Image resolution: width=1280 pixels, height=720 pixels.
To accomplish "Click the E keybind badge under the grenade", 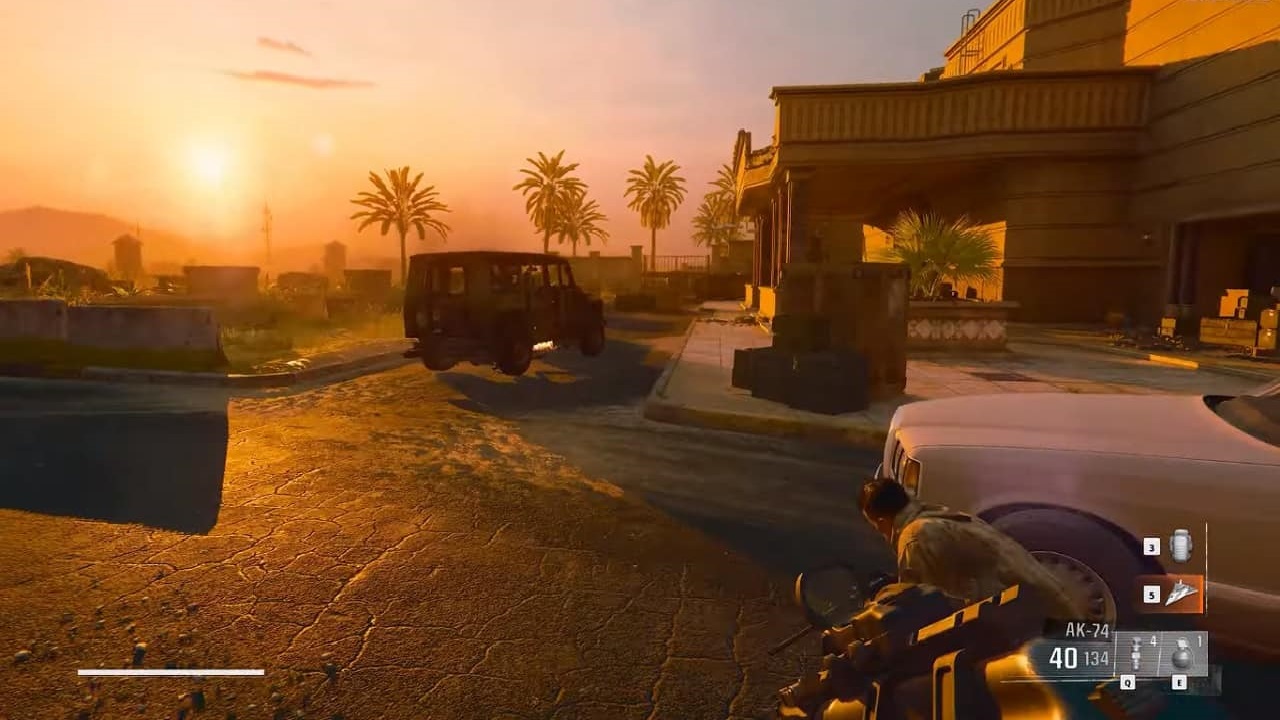I will [1178, 682].
